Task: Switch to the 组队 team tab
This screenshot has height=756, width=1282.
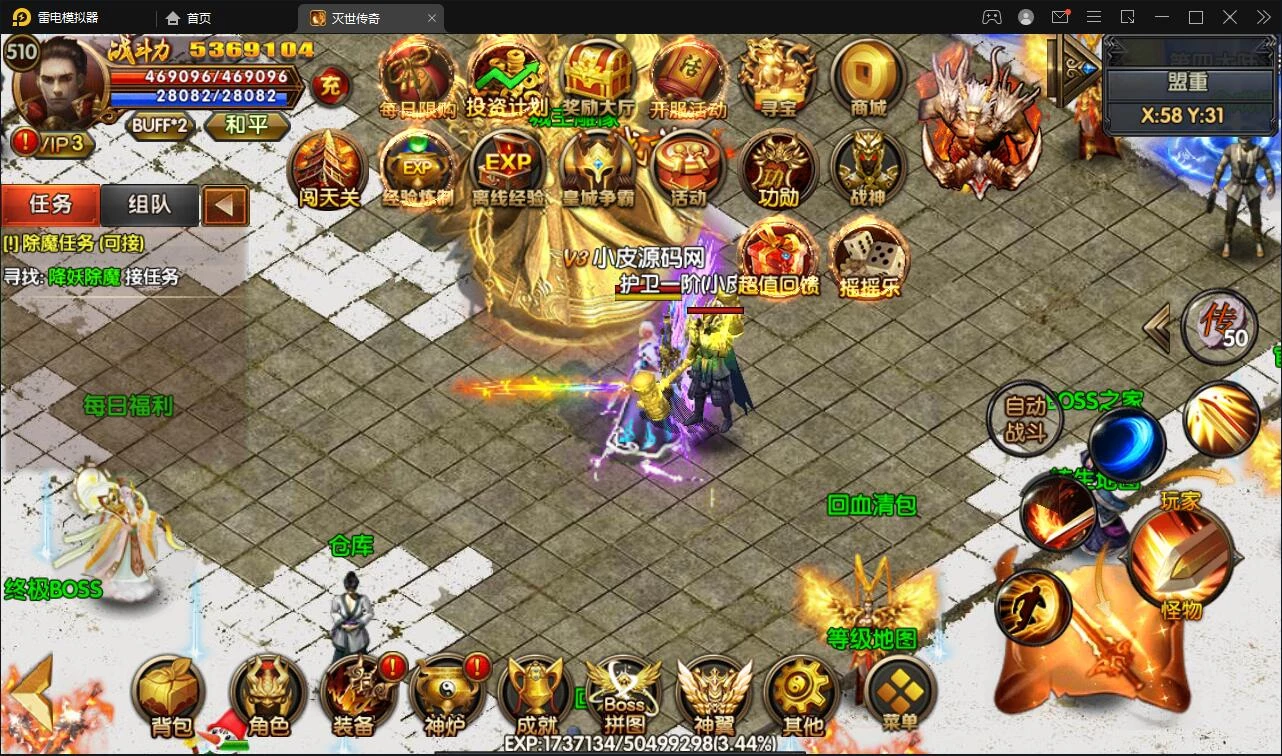Action: coord(150,205)
